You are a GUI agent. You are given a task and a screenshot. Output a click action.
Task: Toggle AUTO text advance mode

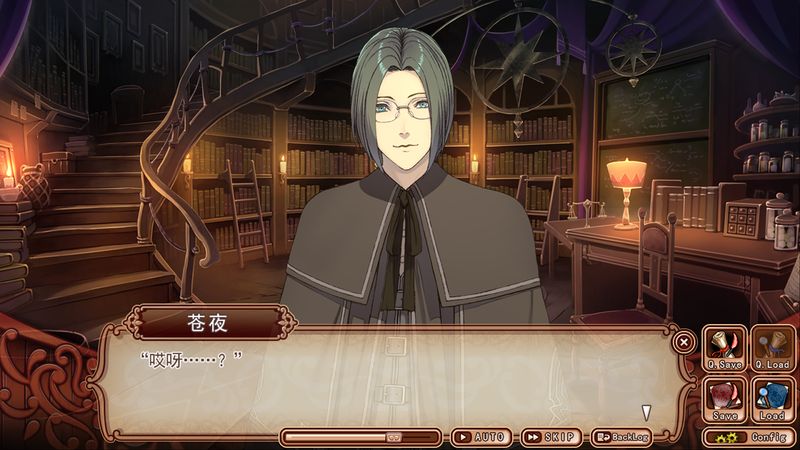(481, 437)
